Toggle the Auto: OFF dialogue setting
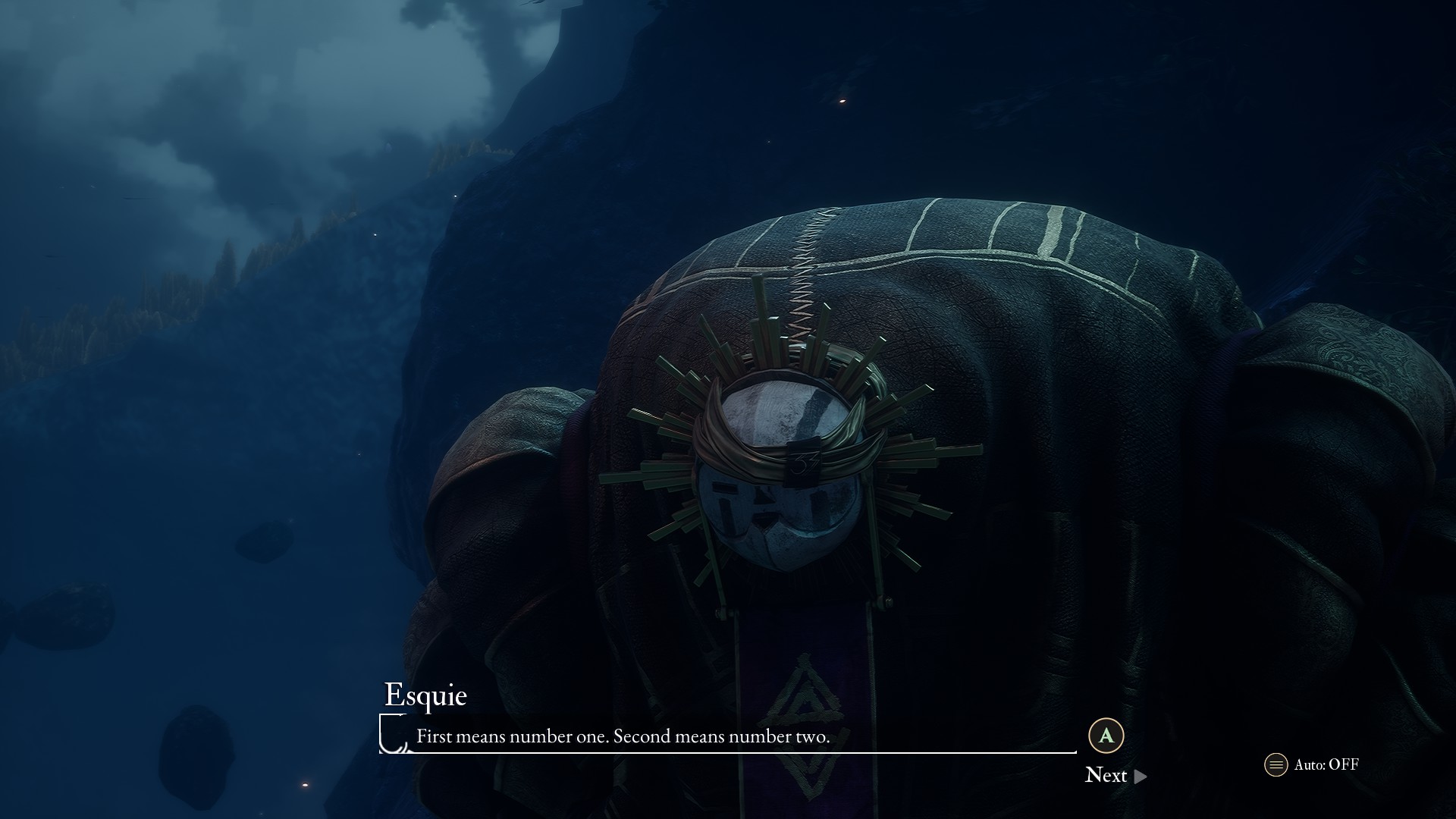Image resolution: width=1456 pixels, height=819 pixels. pyautogui.click(x=1312, y=764)
